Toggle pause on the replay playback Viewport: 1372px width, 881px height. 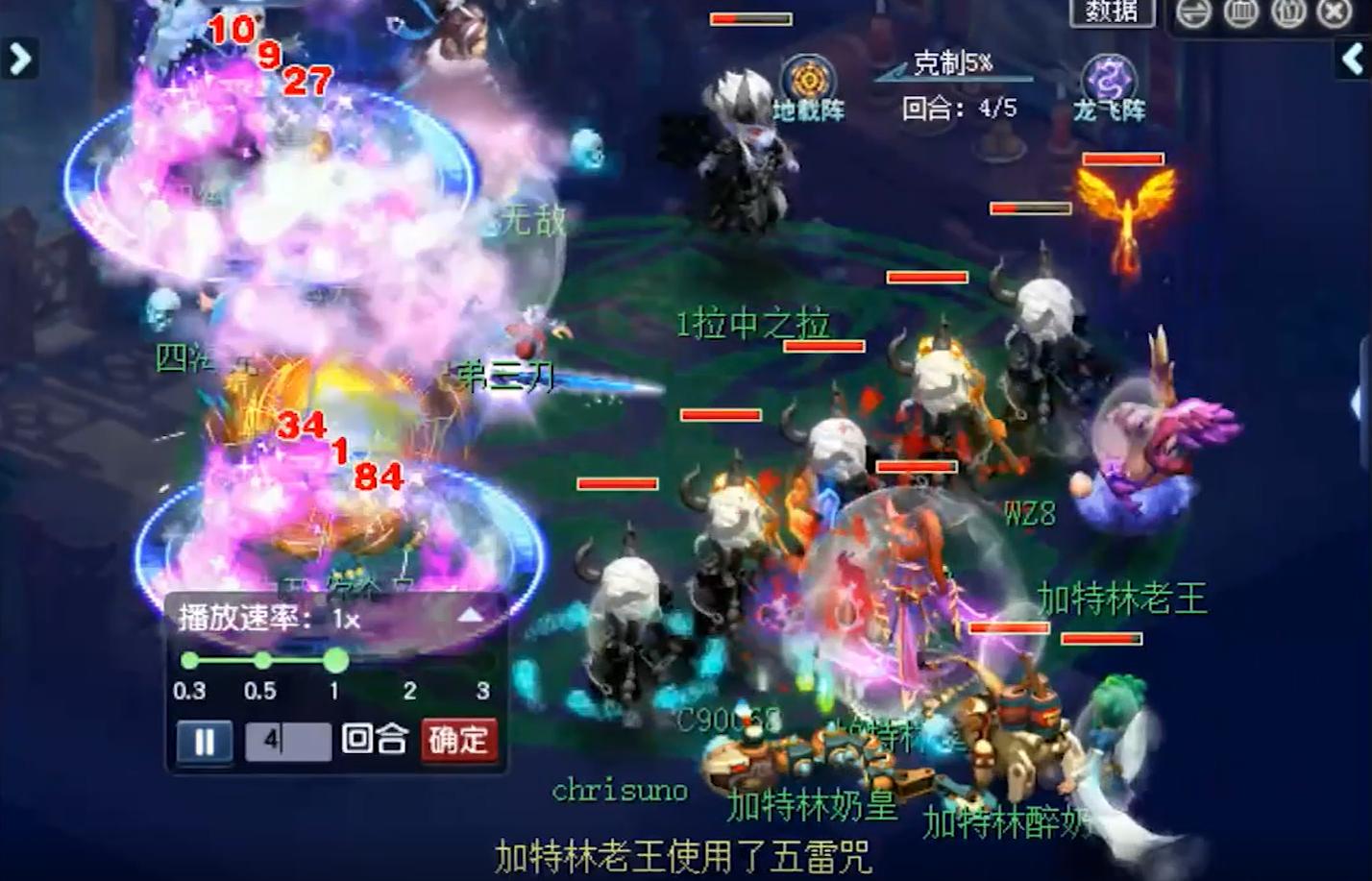tap(203, 741)
